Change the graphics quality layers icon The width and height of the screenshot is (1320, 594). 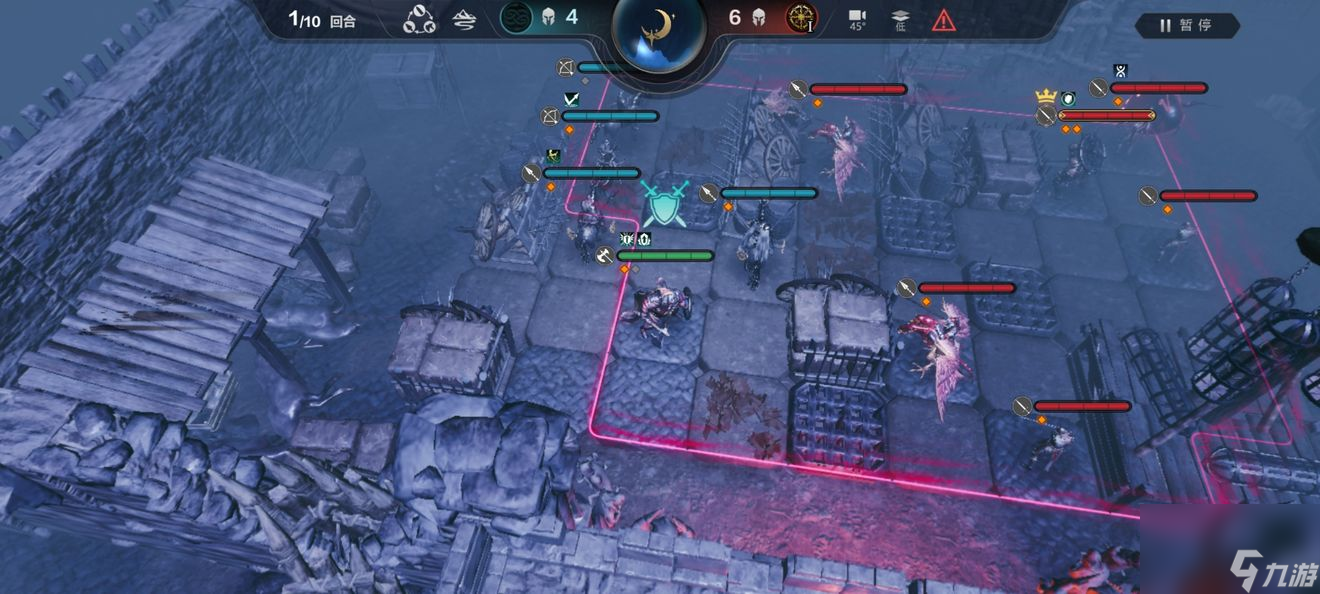(x=900, y=19)
